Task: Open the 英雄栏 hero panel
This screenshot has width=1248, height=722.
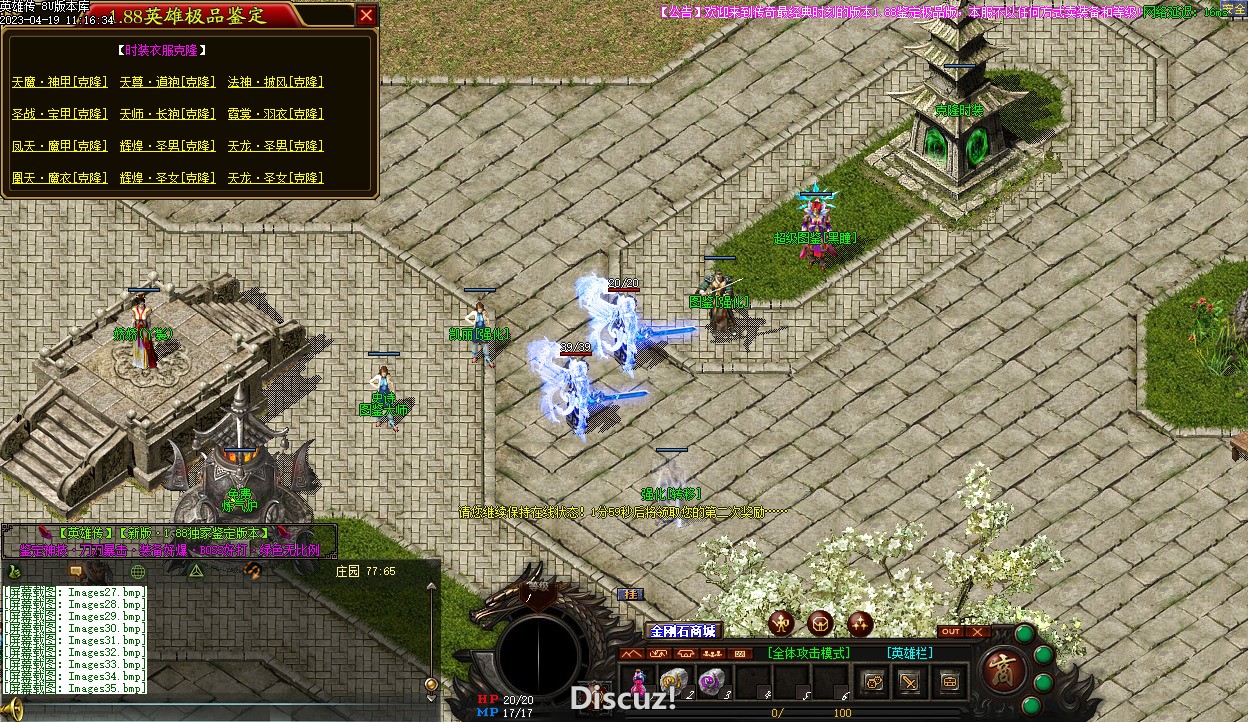Action: [910, 653]
